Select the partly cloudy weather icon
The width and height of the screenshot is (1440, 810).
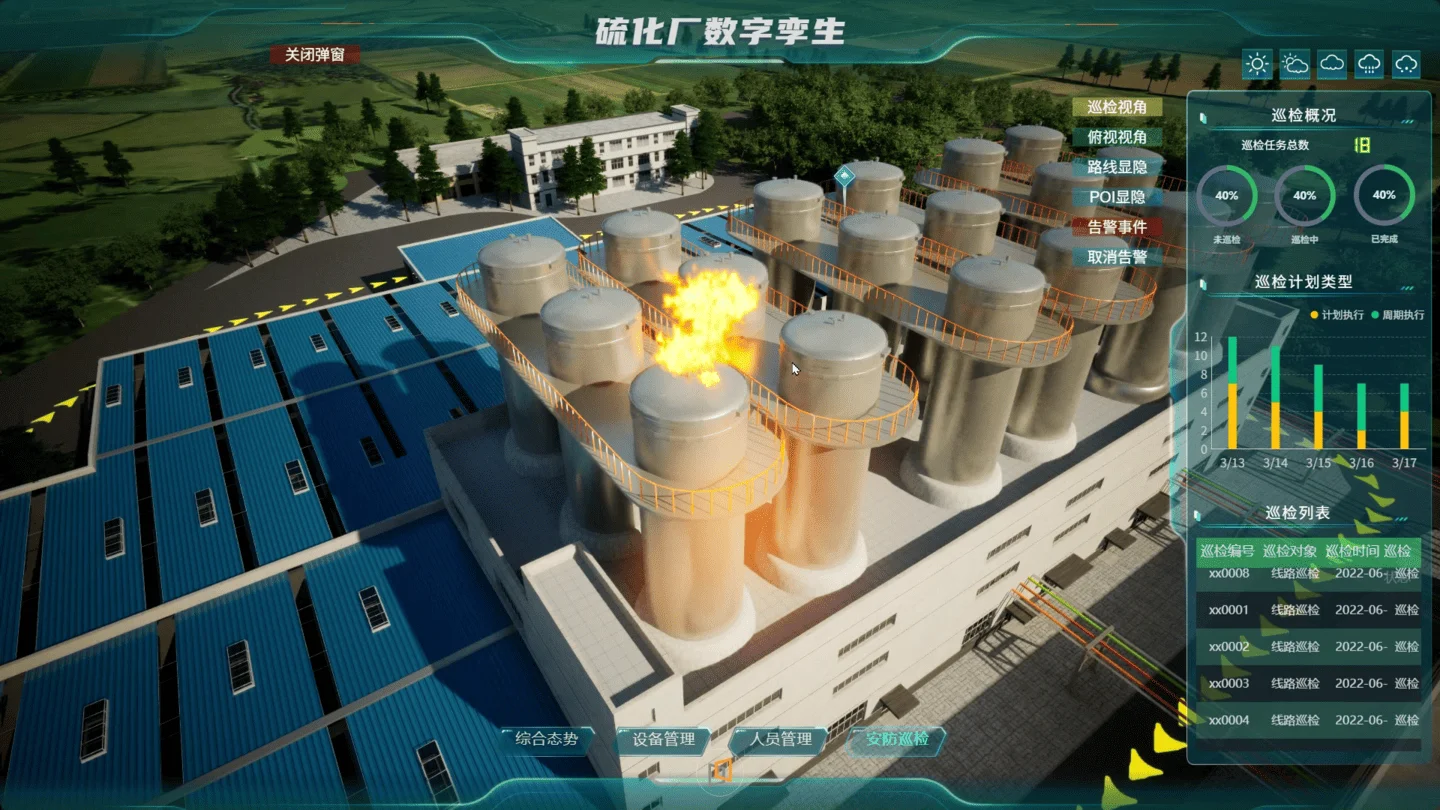[x=1294, y=65]
